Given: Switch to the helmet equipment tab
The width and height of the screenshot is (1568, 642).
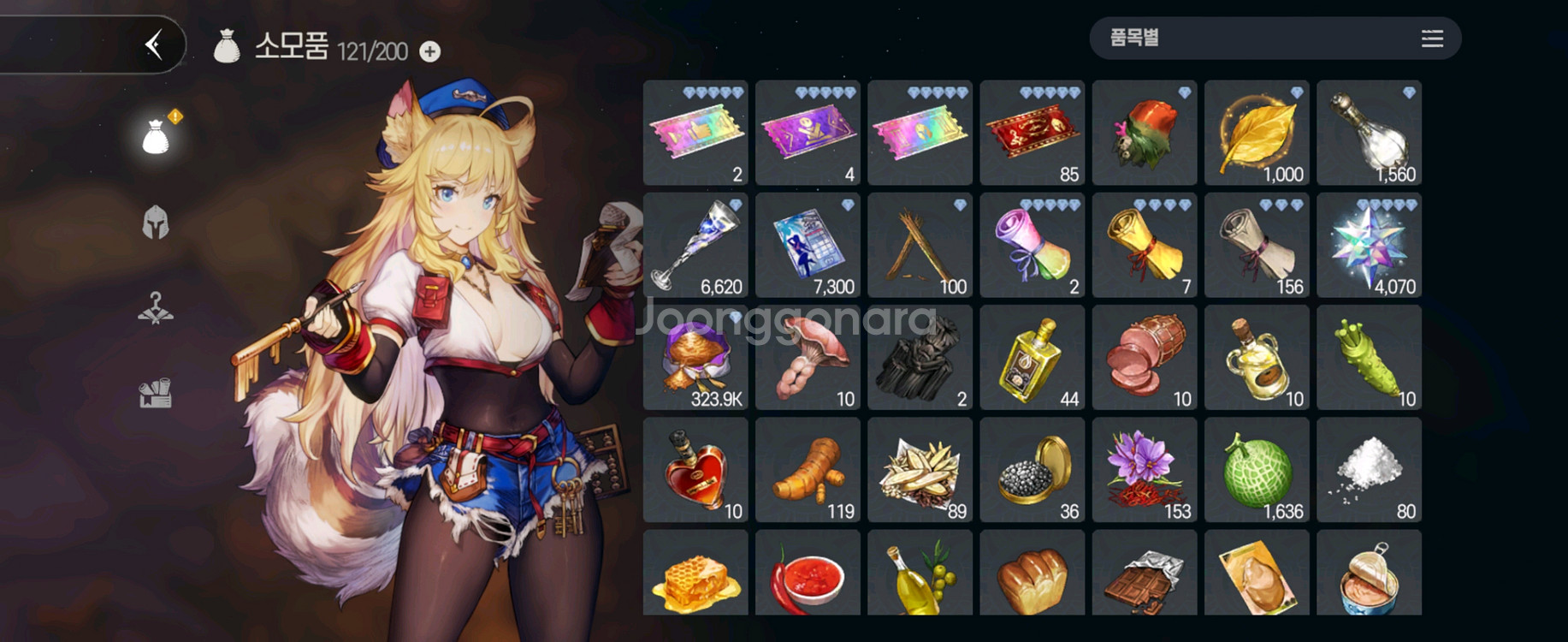Looking at the screenshot, I should (156, 223).
